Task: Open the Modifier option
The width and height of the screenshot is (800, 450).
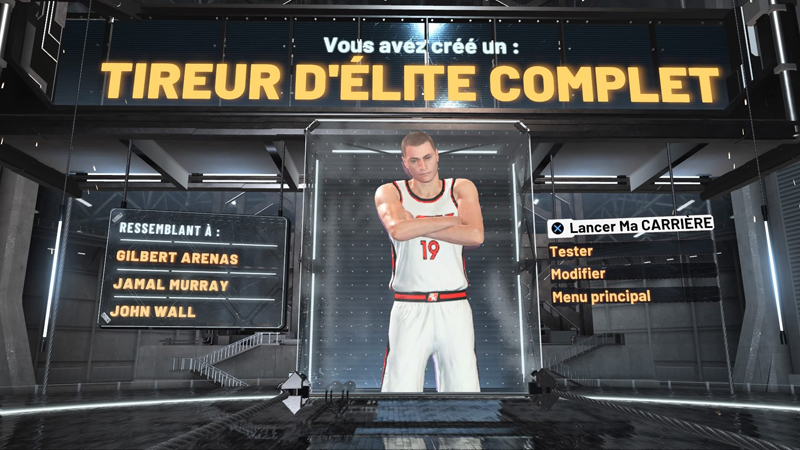Action: [x=578, y=273]
